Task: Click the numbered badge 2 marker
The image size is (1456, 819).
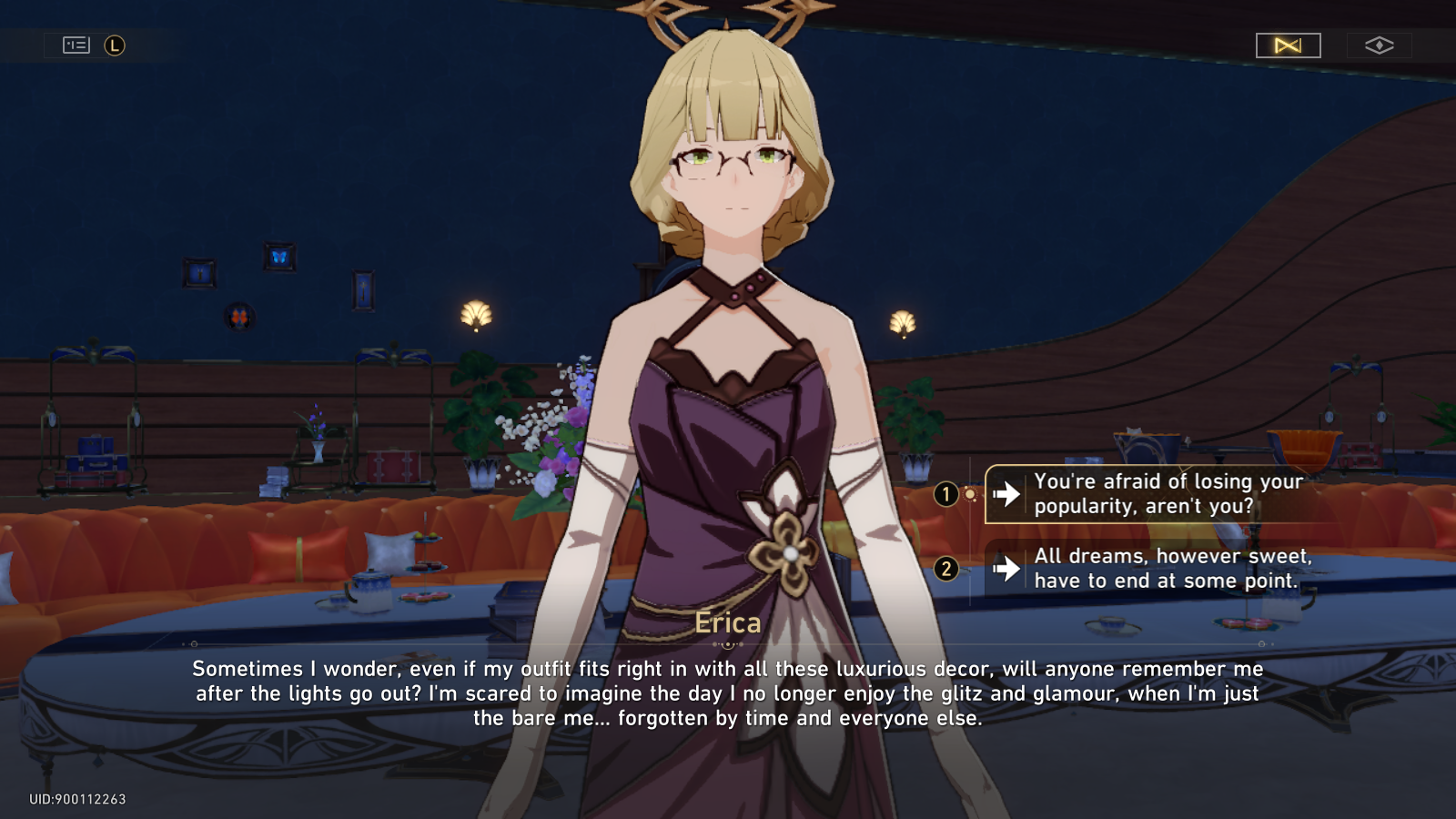Action: click(x=946, y=568)
